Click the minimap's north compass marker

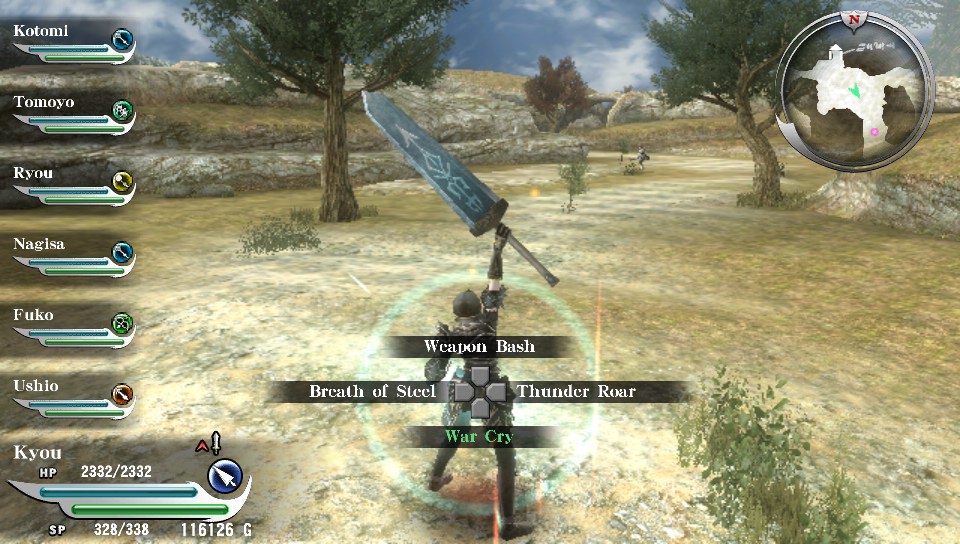coord(853,18)
